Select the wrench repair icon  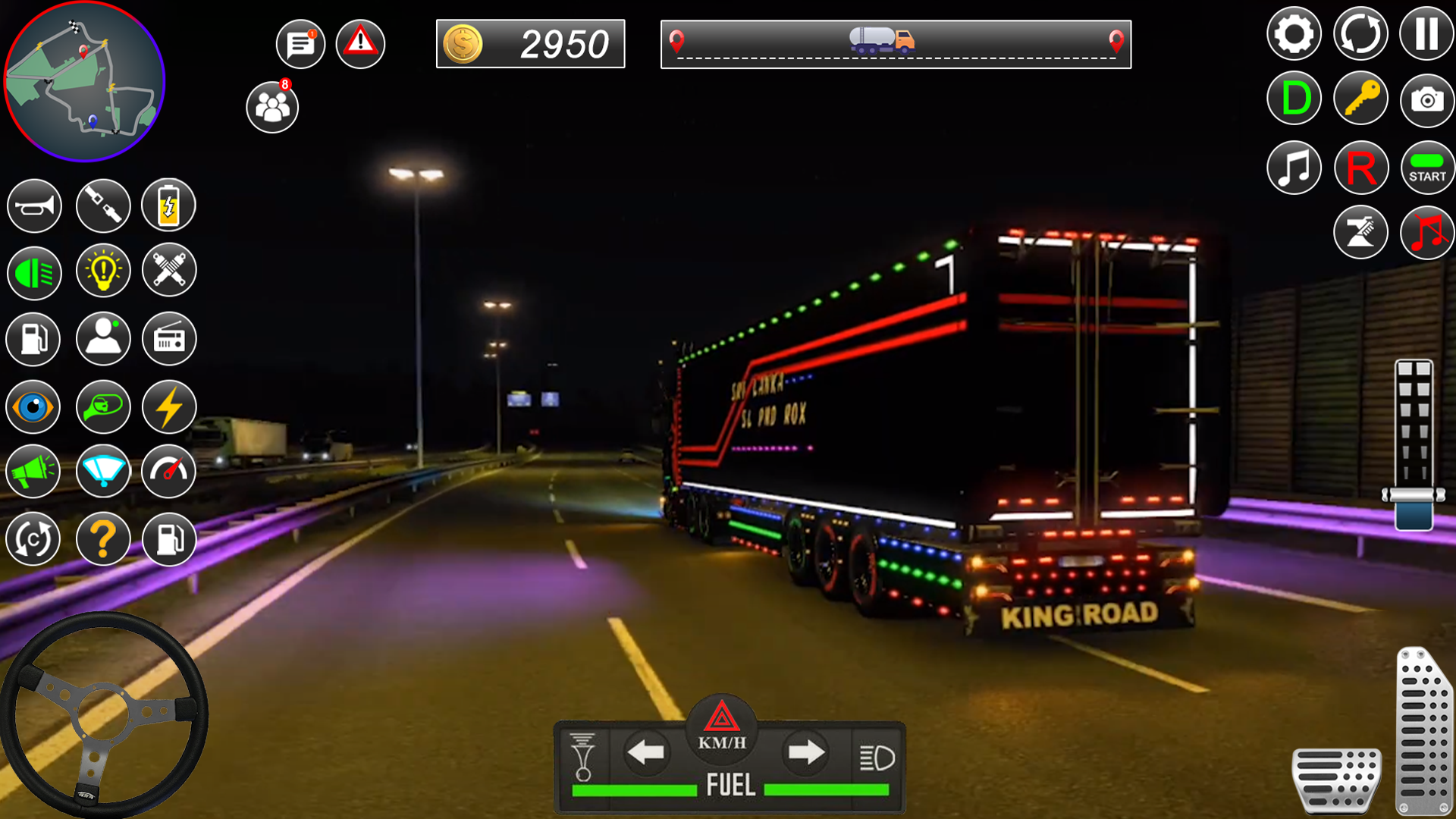169,271
